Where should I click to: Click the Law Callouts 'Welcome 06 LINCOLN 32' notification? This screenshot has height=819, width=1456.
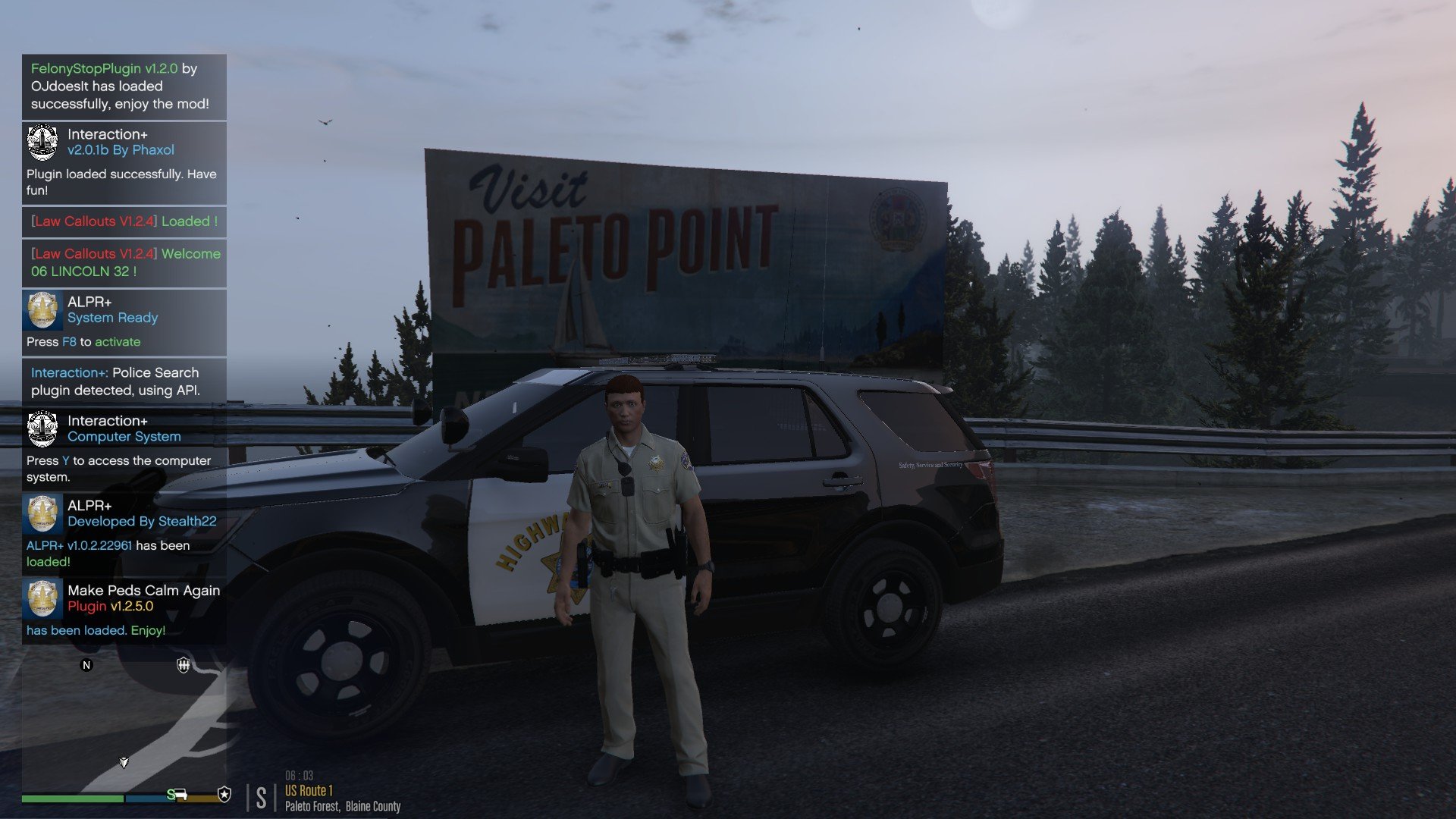(x=124, y=262)
